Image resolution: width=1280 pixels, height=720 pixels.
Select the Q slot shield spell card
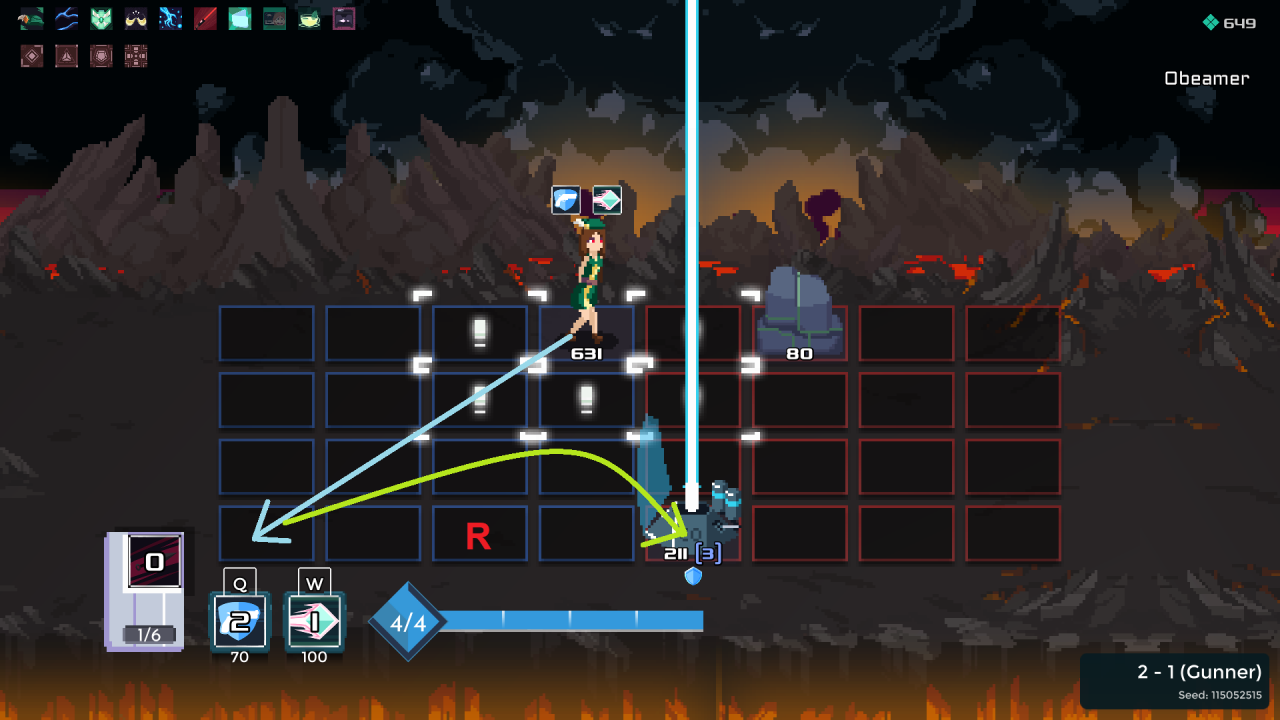240,622
